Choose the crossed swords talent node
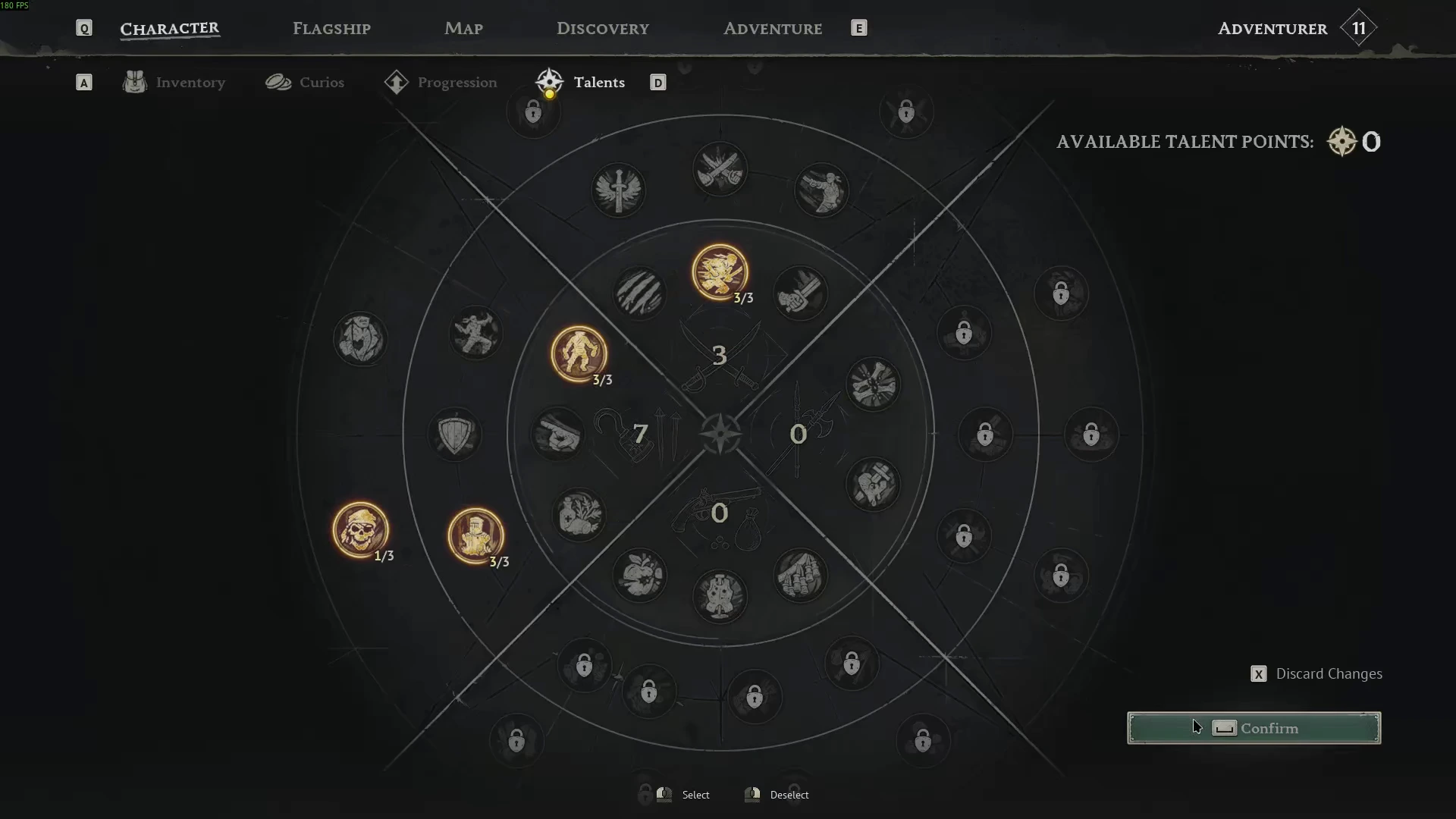The height and width of the screenshot is (819, 1456). coord(720,169)
